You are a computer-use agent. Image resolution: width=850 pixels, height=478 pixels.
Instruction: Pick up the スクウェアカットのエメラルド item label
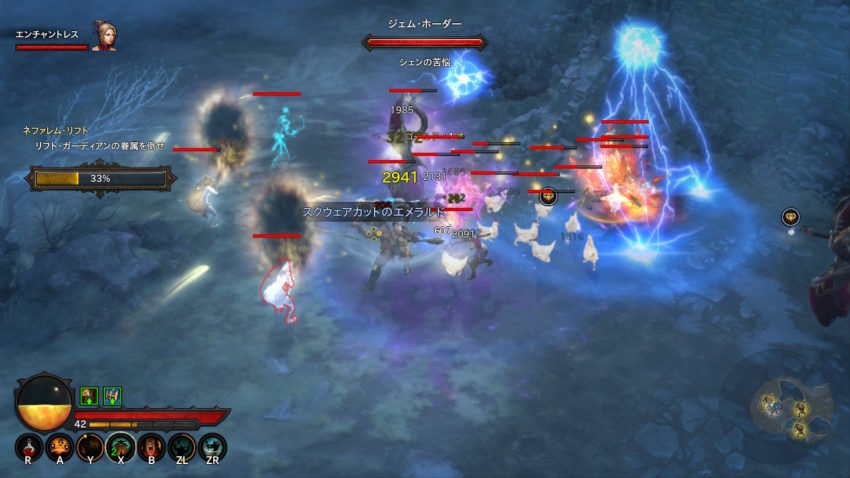click(374, 212)
